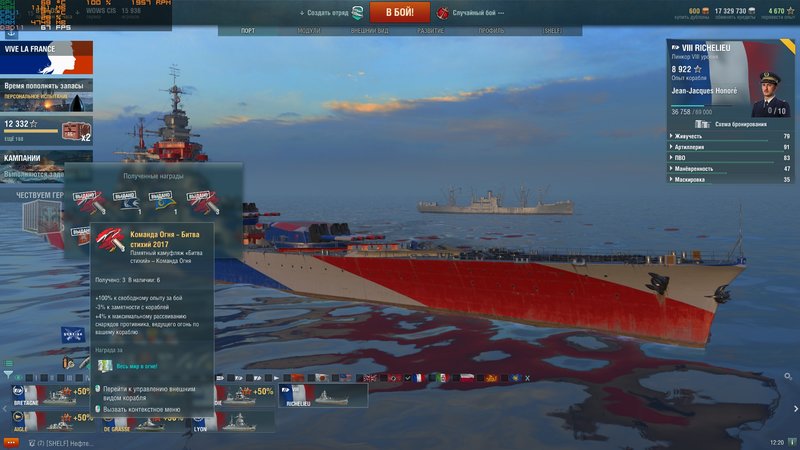Switch to the МОДУЛИ tab
800x450 pixels.
[309, 31]
